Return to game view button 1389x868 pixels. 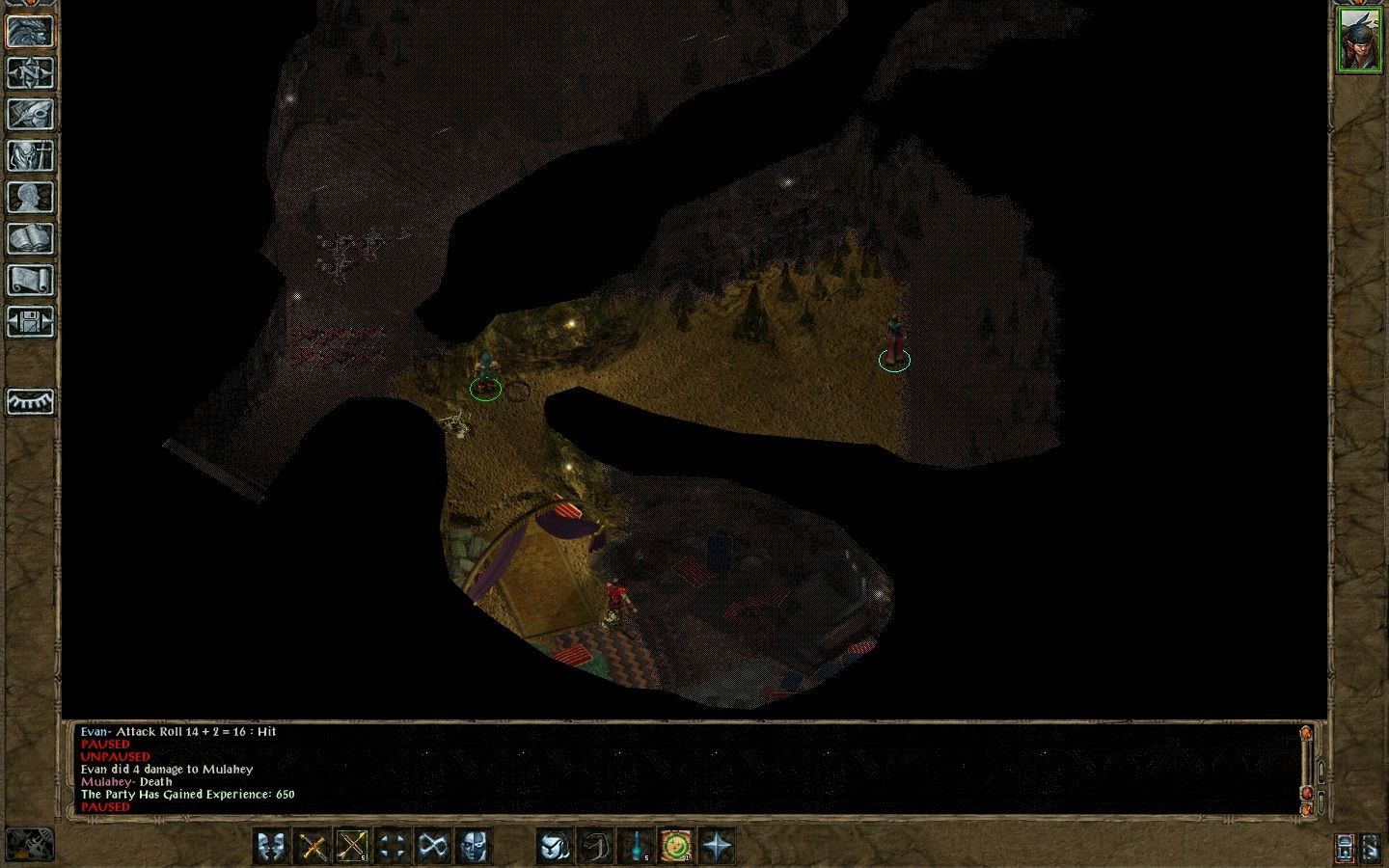(x=30, y=32)
